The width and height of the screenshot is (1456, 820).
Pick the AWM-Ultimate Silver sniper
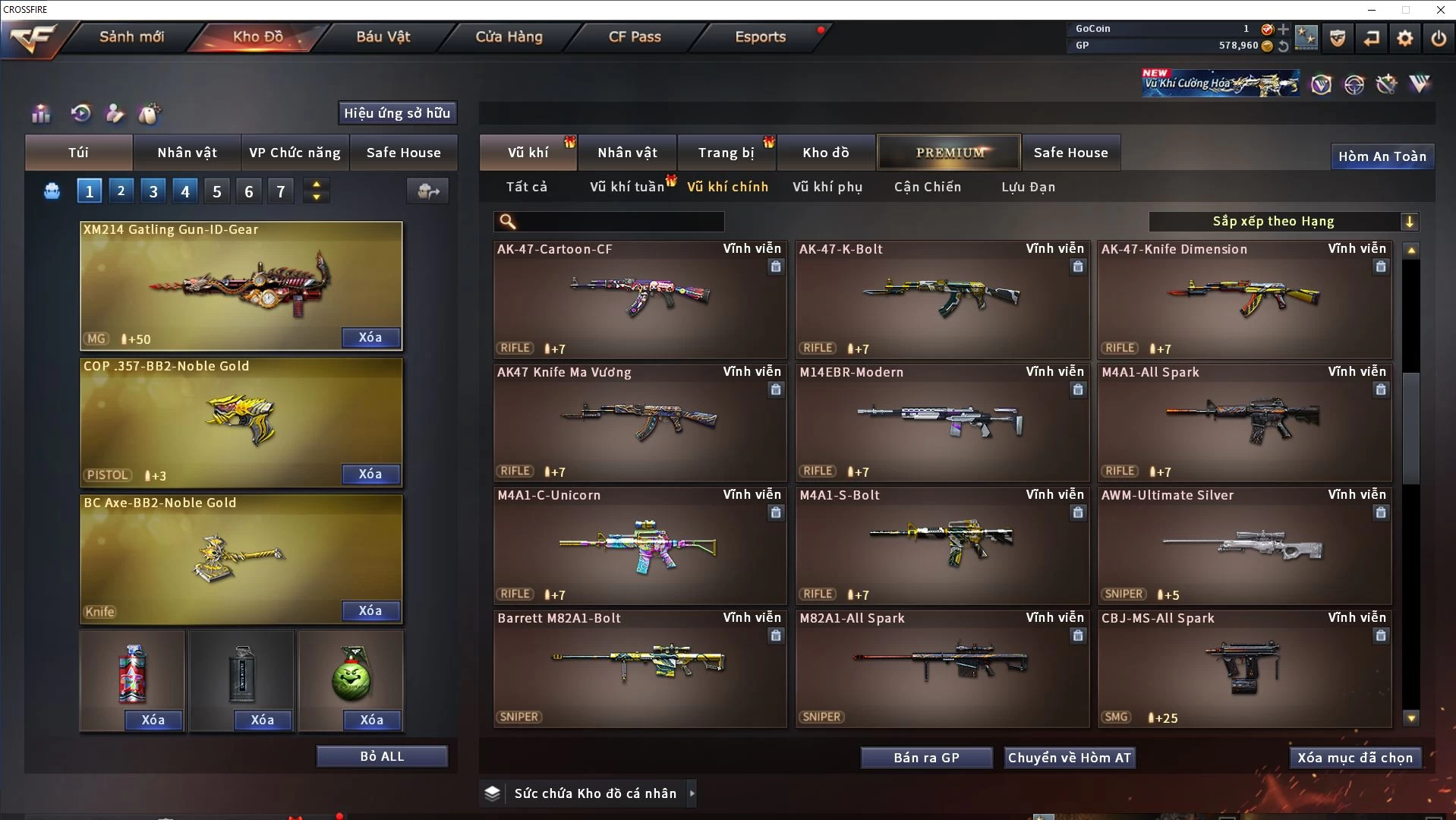pos(1244,545)
